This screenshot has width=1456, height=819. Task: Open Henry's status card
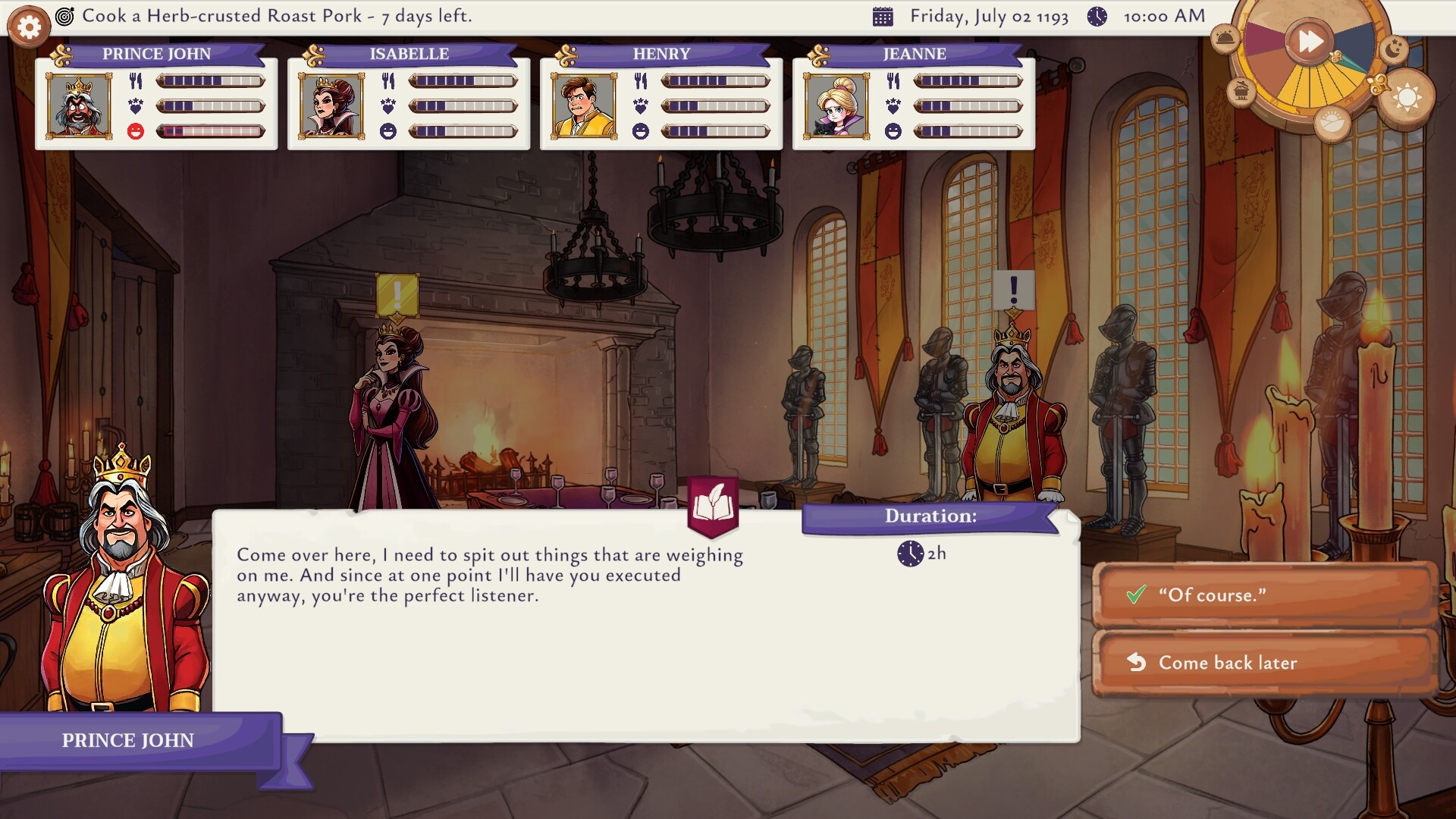point(661,97)
